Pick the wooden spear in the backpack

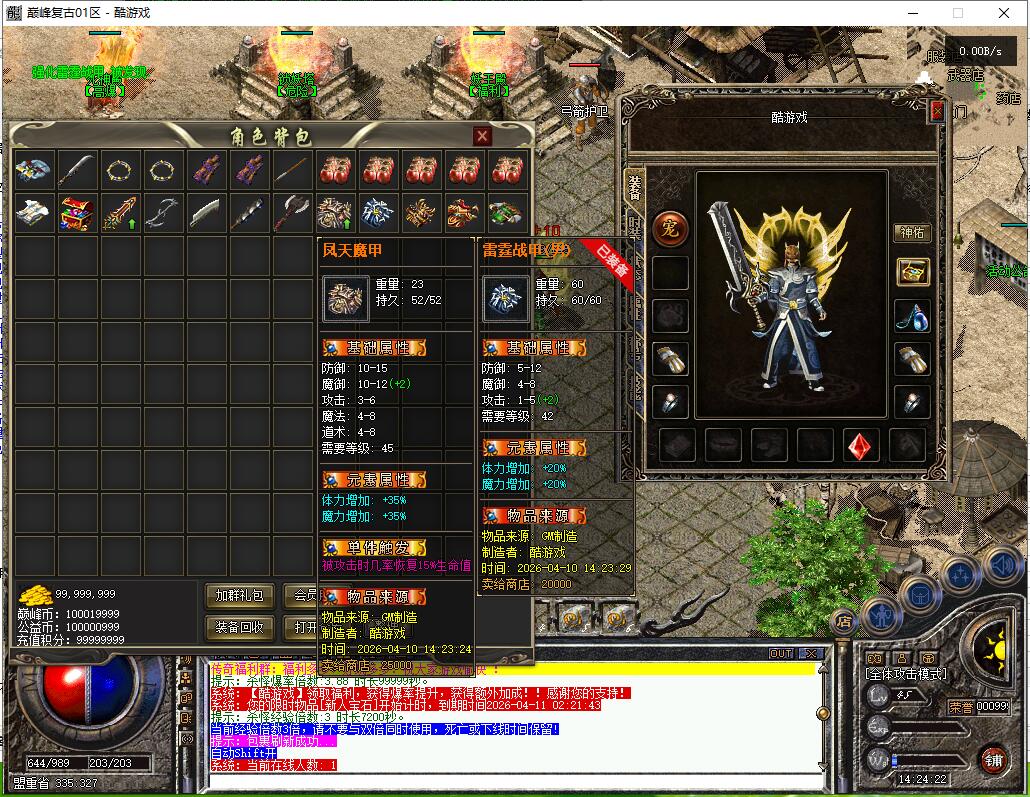pos(293,170)
